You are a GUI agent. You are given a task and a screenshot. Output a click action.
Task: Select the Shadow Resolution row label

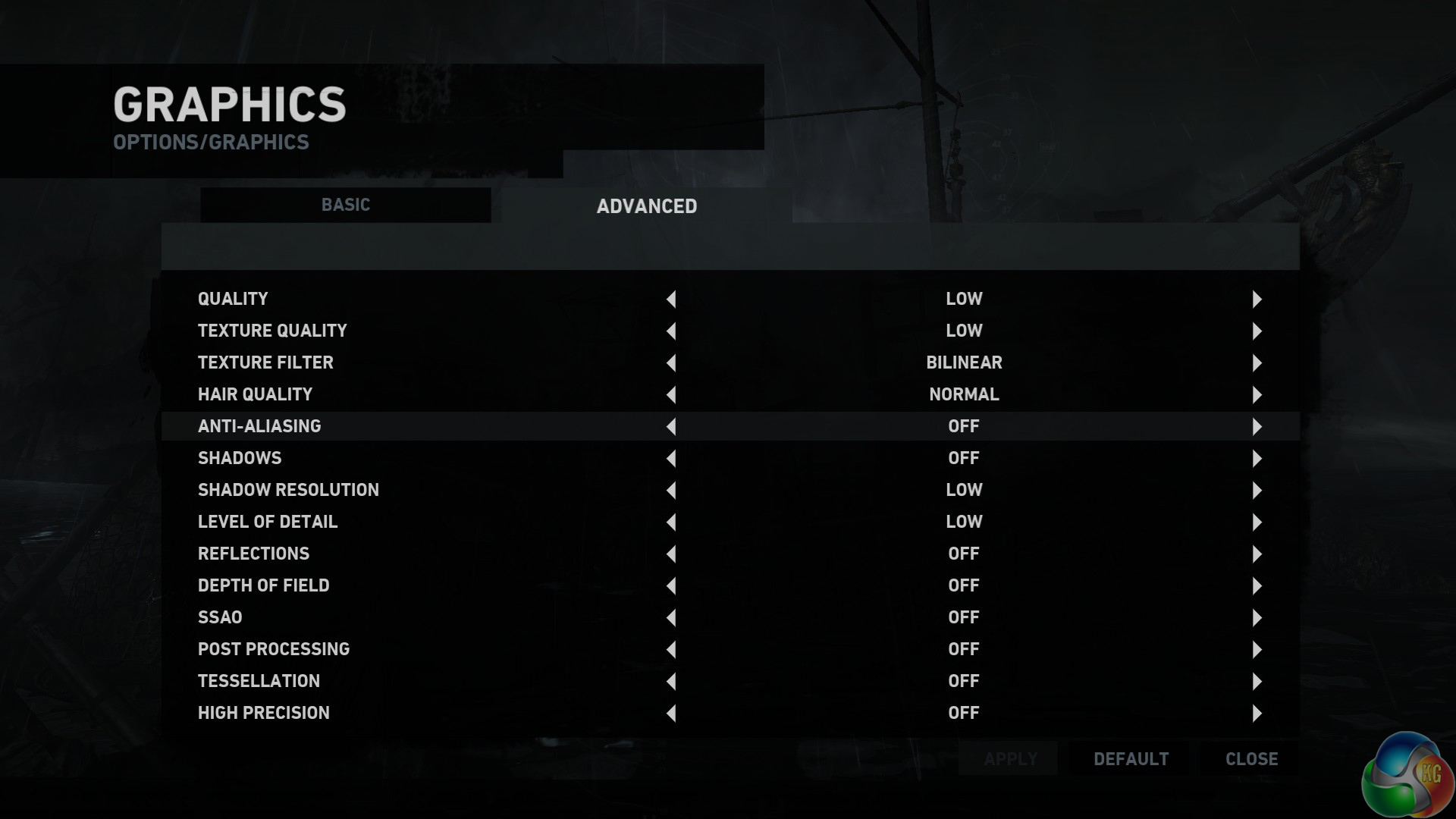point(288,490)
